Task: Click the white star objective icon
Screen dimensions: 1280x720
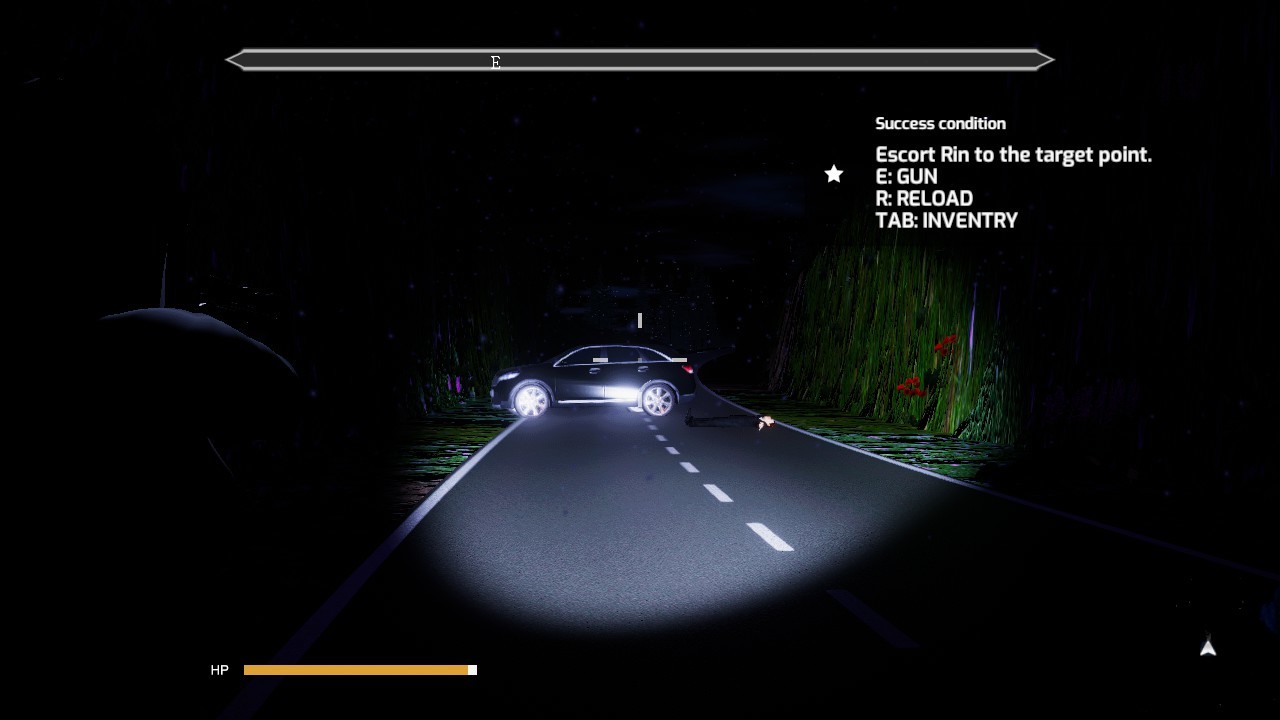Action: click(833, 174)
